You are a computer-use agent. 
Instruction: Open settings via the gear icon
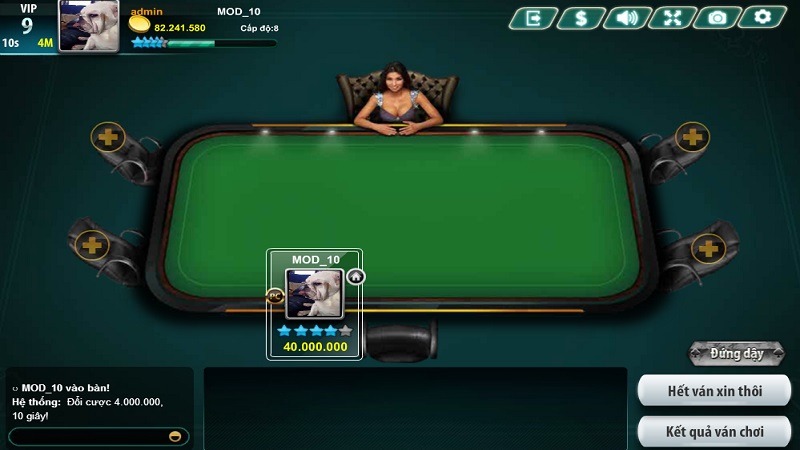[x=763, y=17]
